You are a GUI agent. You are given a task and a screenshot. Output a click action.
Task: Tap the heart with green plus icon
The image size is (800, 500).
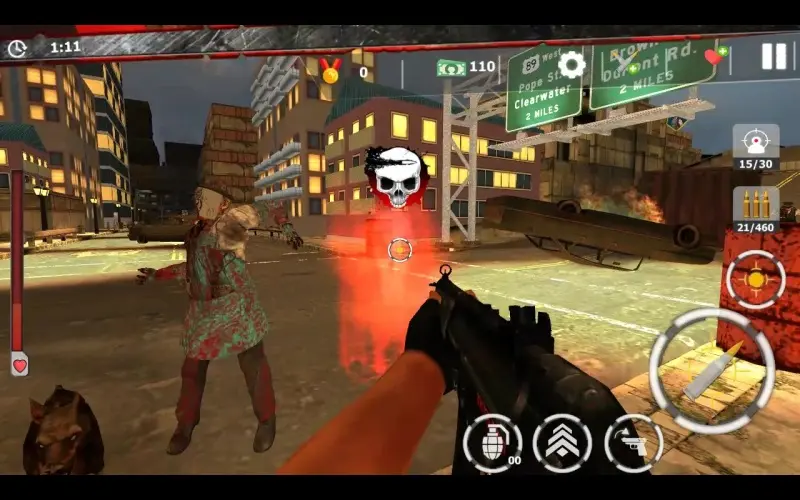pyautogui.click(x=715, y=55)
